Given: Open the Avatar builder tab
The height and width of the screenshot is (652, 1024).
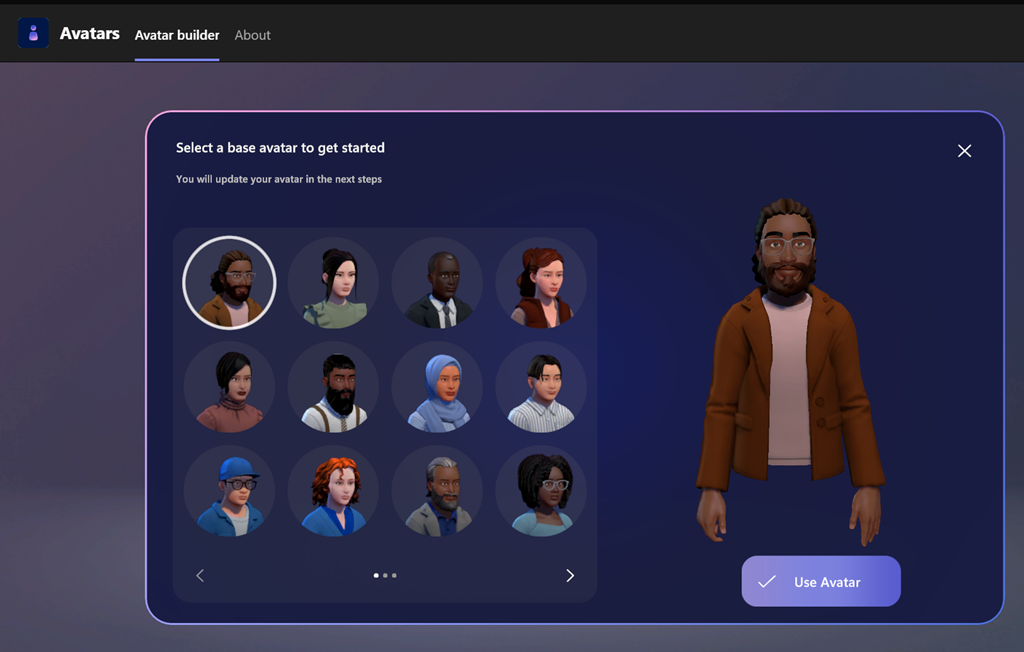Looking at the screenshot, I should [177, 35].
